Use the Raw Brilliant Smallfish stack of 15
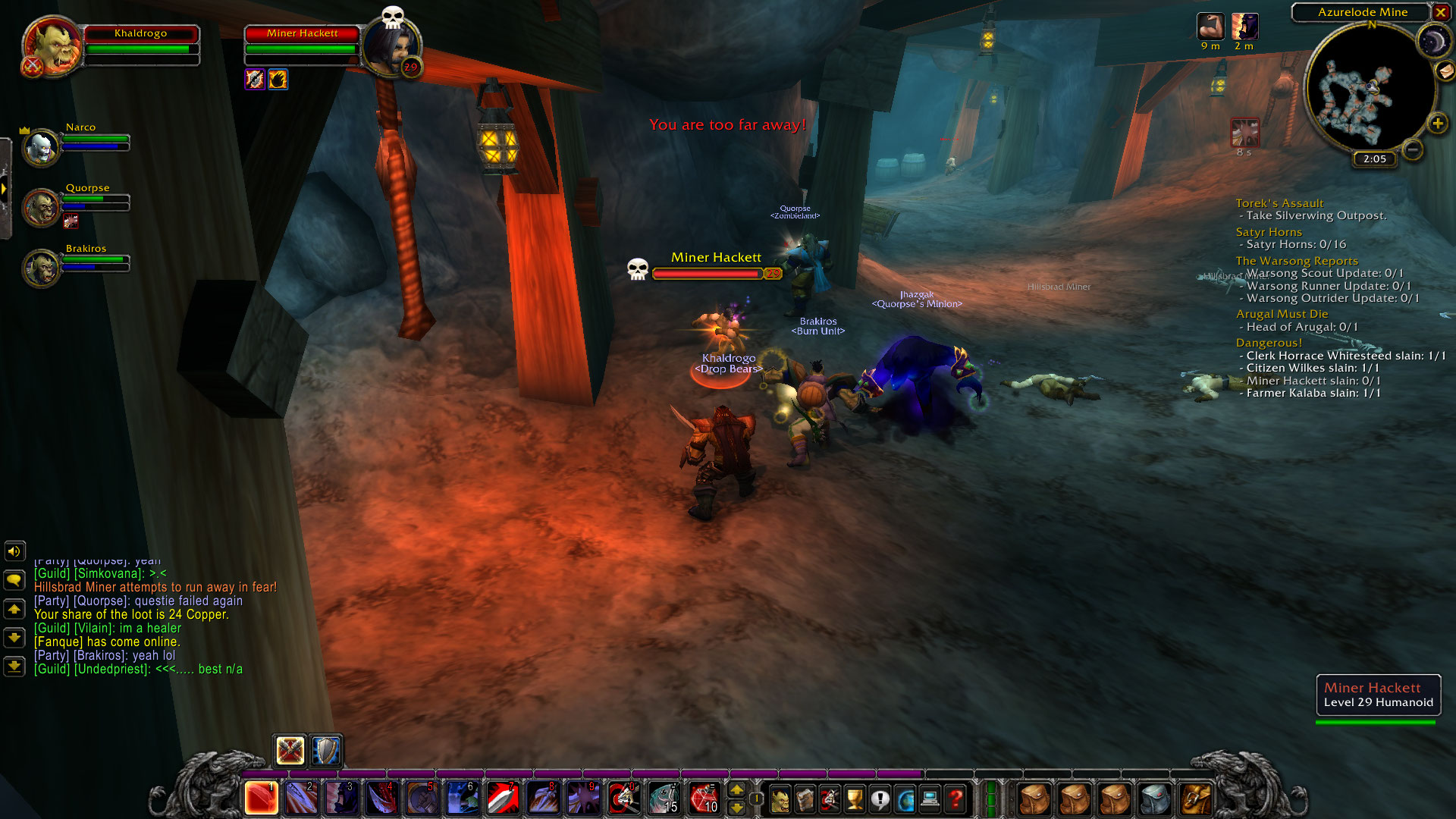The image size is (1456, 819). pos(664,797)
